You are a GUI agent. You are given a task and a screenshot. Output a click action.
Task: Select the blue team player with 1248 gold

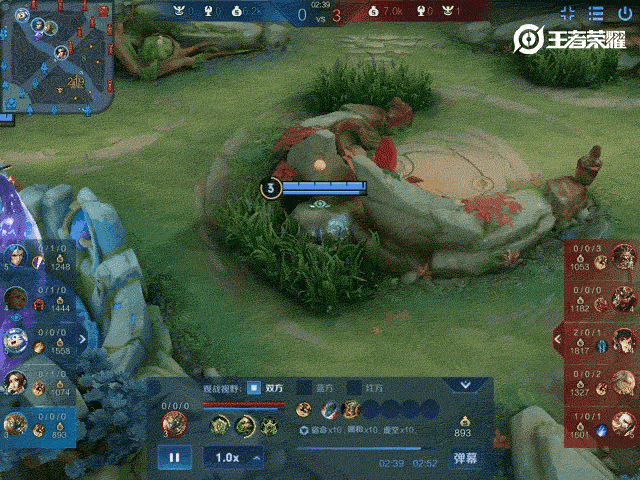[17, 258]
